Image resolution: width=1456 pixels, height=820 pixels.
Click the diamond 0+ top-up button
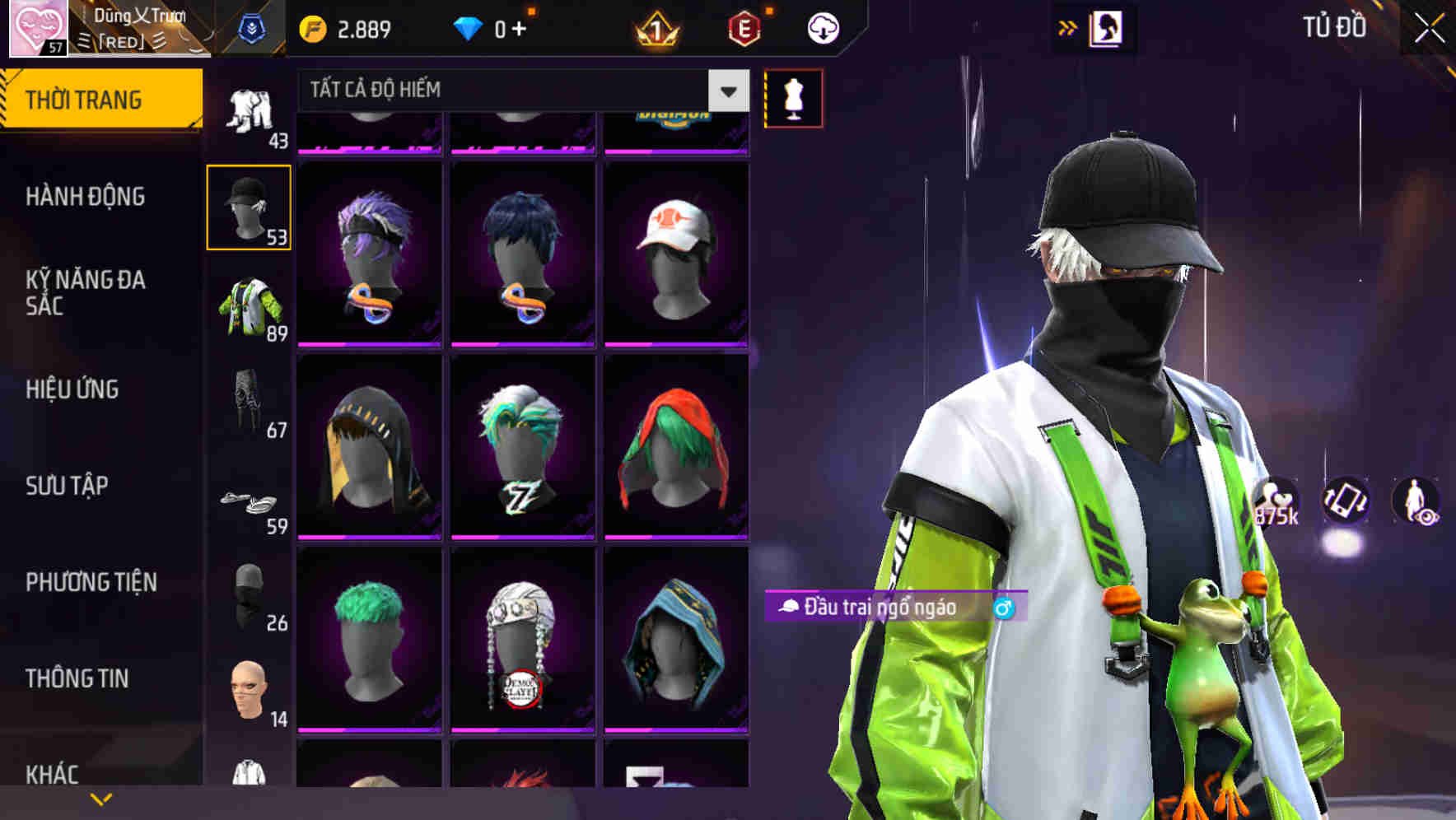(494, 26)
